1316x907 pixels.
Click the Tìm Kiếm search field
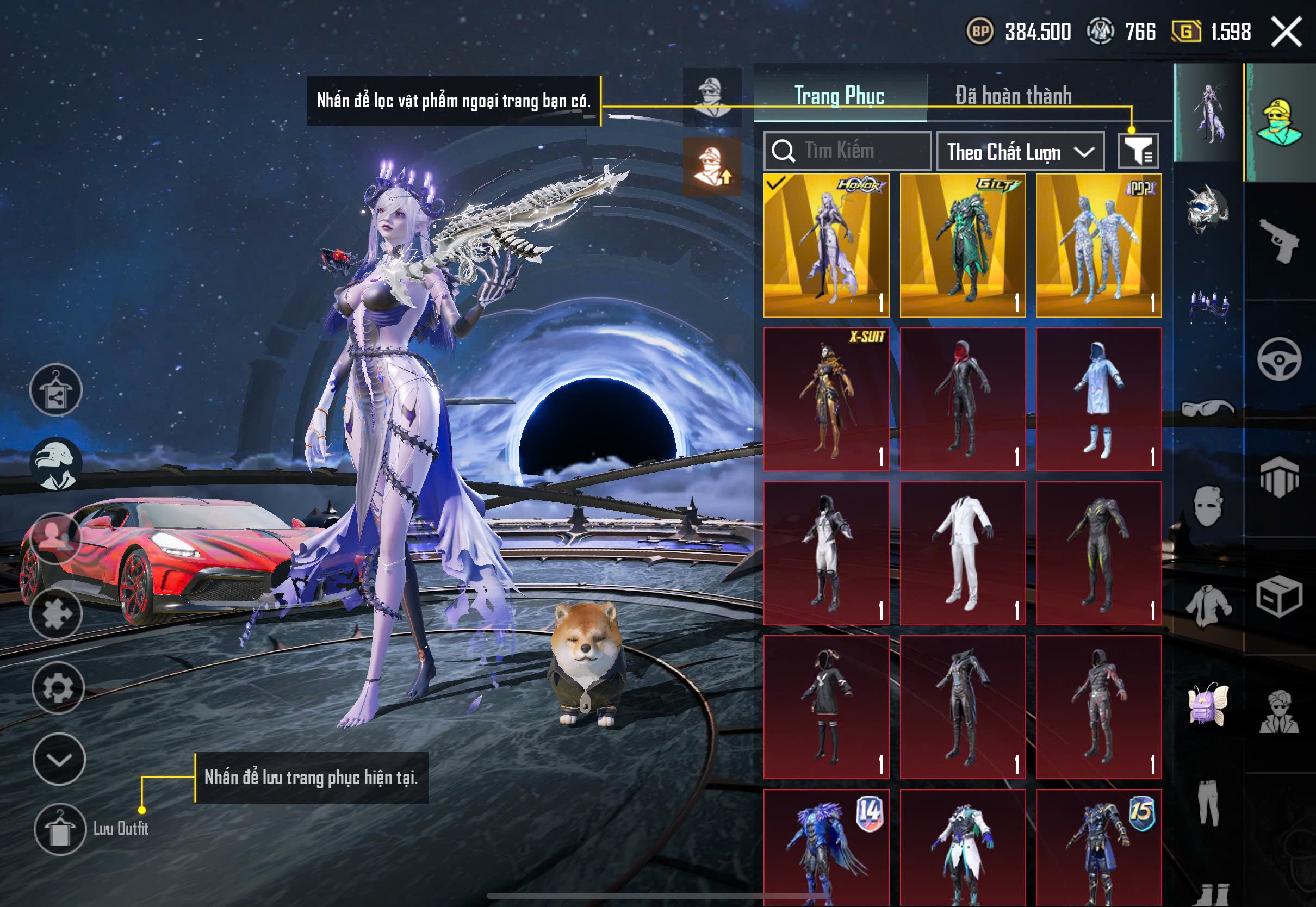847,151
